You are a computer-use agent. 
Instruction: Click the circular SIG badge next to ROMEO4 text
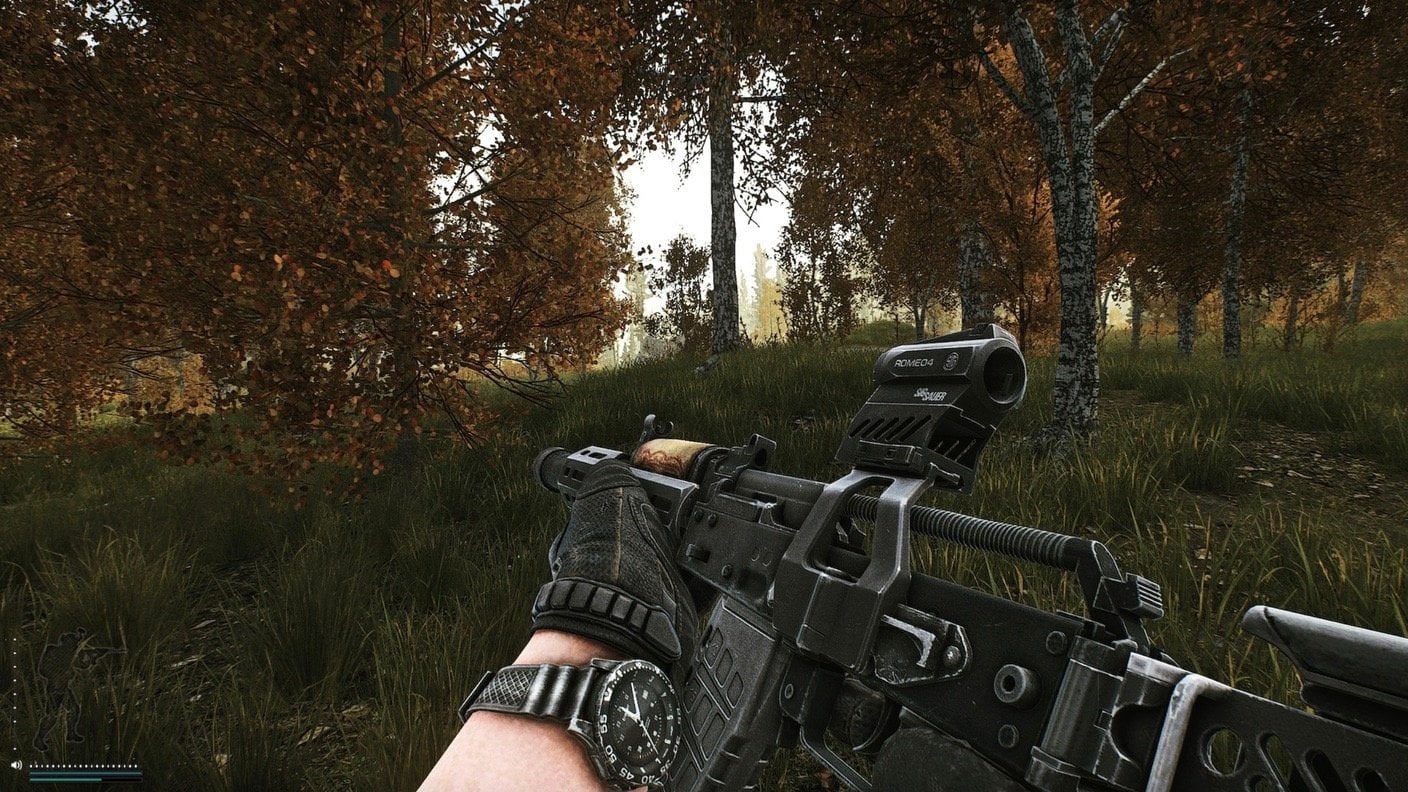click(950, 363)
